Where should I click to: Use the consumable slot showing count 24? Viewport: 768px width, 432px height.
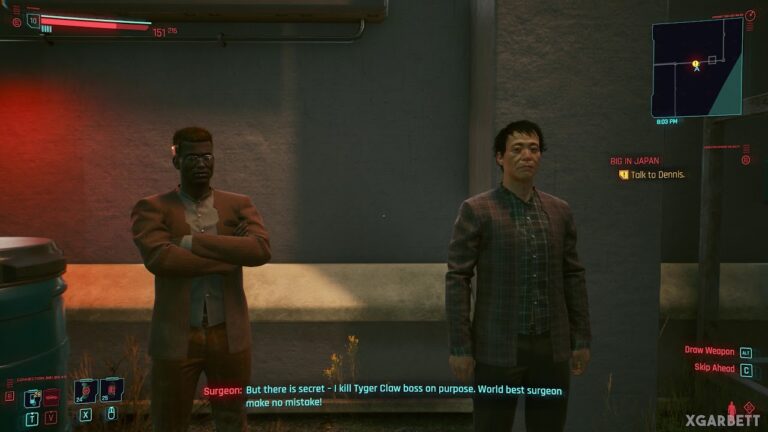(x=85, y=390)
